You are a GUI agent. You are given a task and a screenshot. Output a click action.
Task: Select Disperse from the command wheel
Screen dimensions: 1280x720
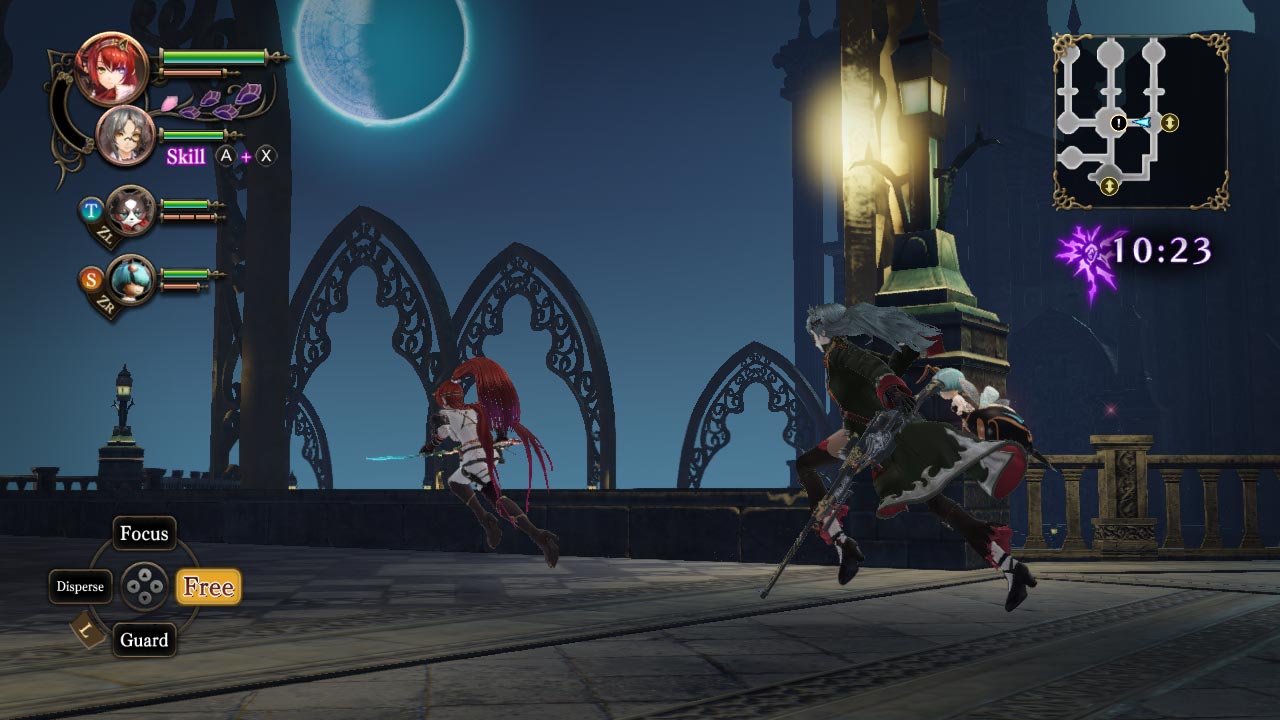click(x=83, y=586)
